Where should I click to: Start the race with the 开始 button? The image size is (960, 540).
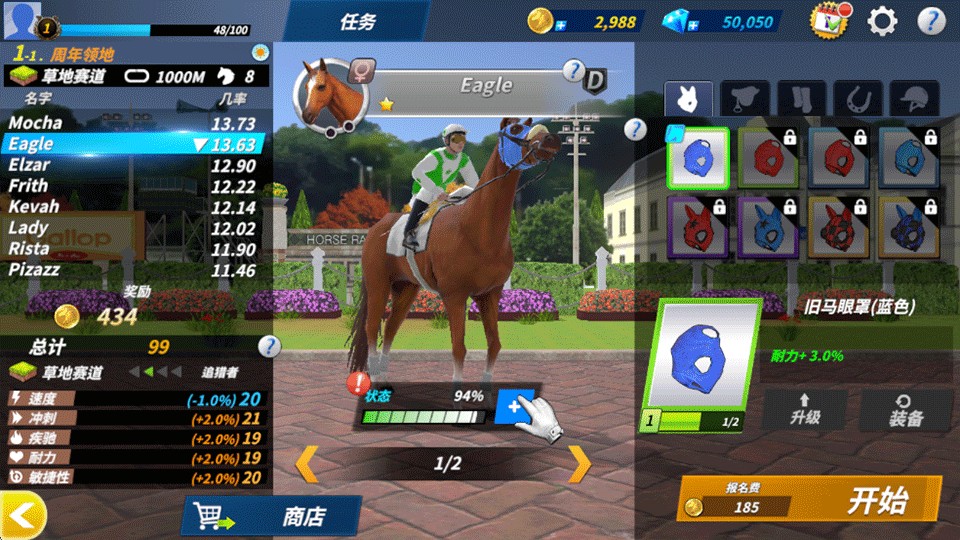810,499
